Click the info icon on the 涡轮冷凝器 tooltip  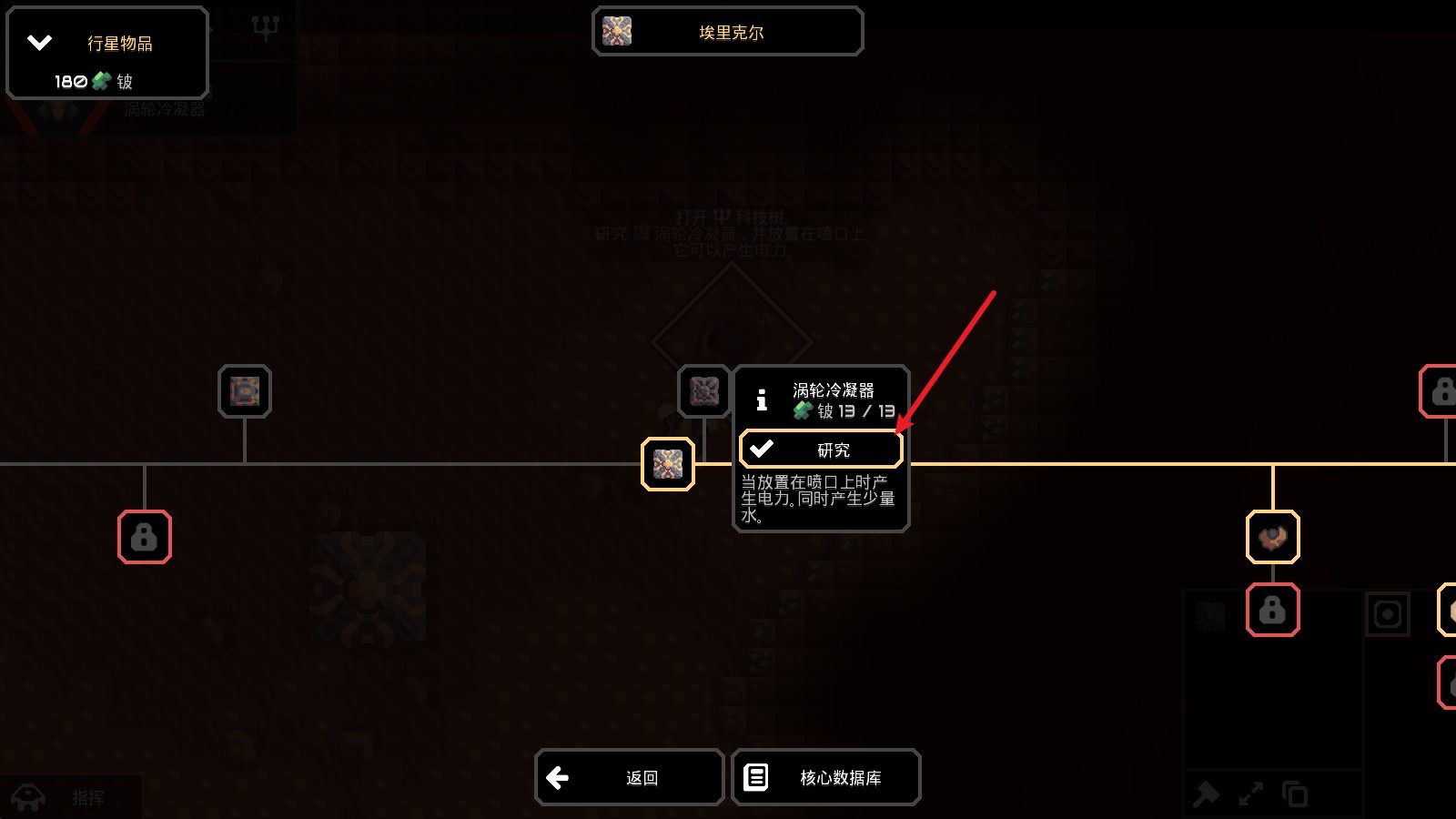[x=761, y=399]
